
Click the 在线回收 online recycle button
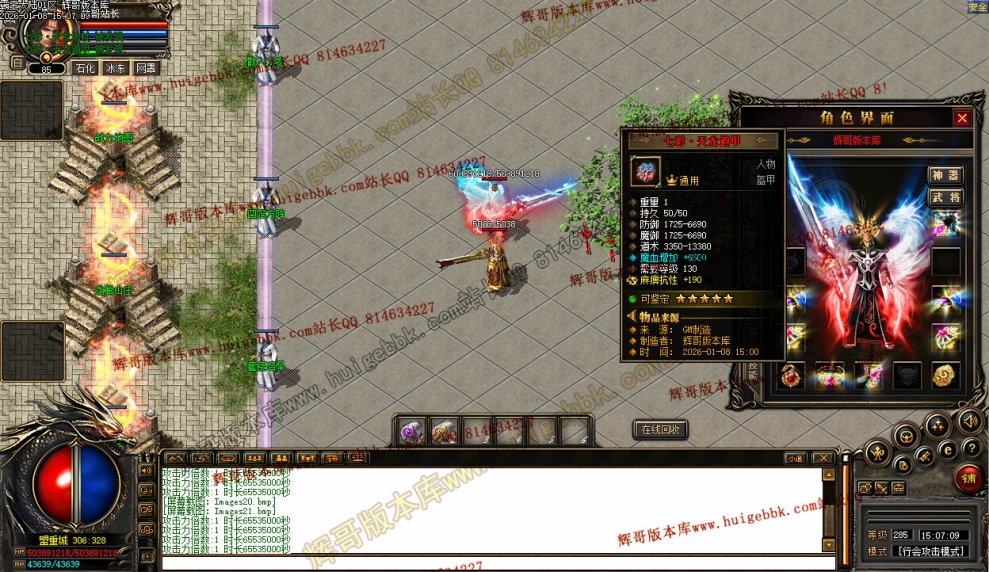pyautogui.click(x=660, y=430)
